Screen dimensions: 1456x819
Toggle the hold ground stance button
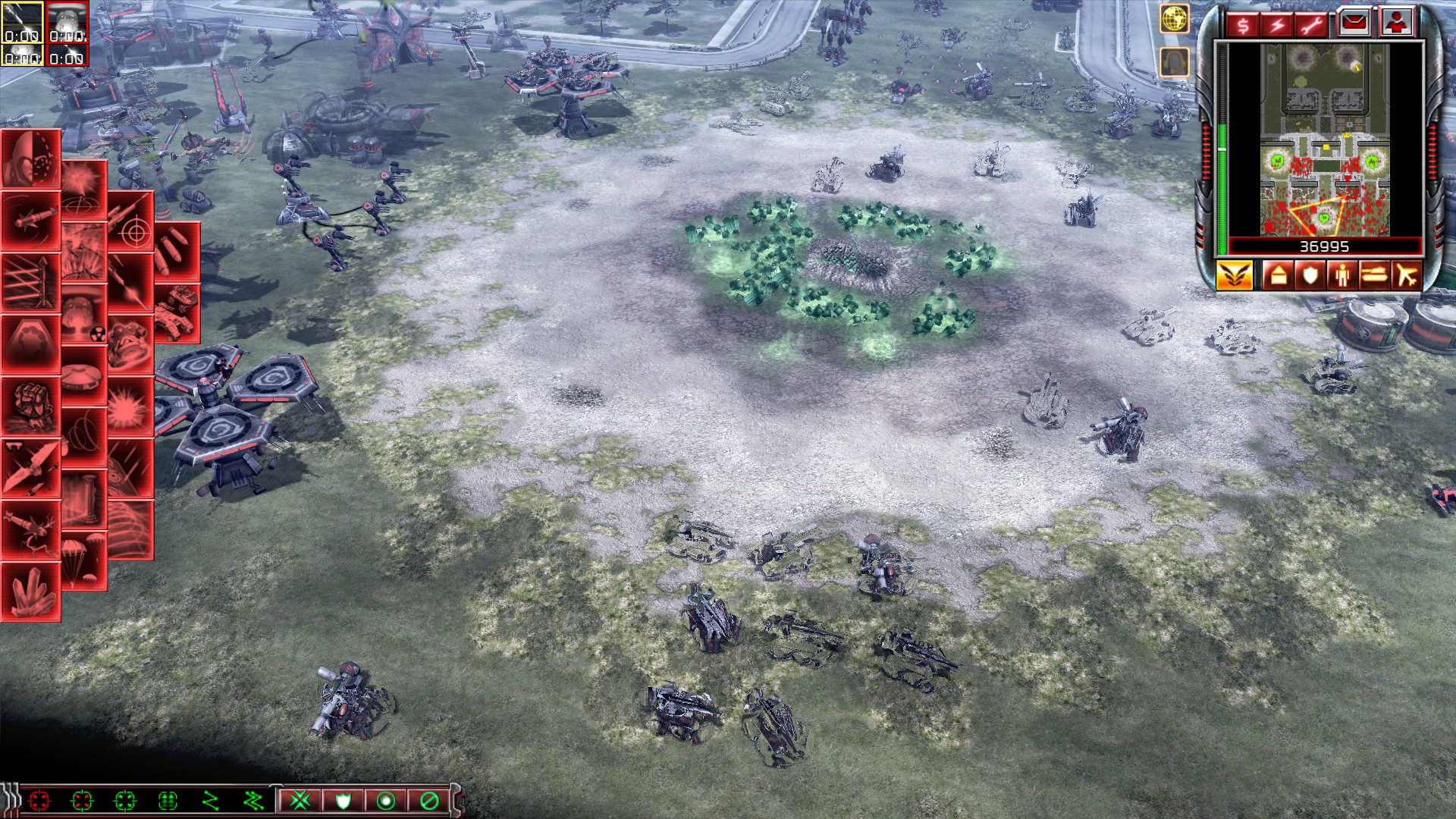tap(387, 802)
